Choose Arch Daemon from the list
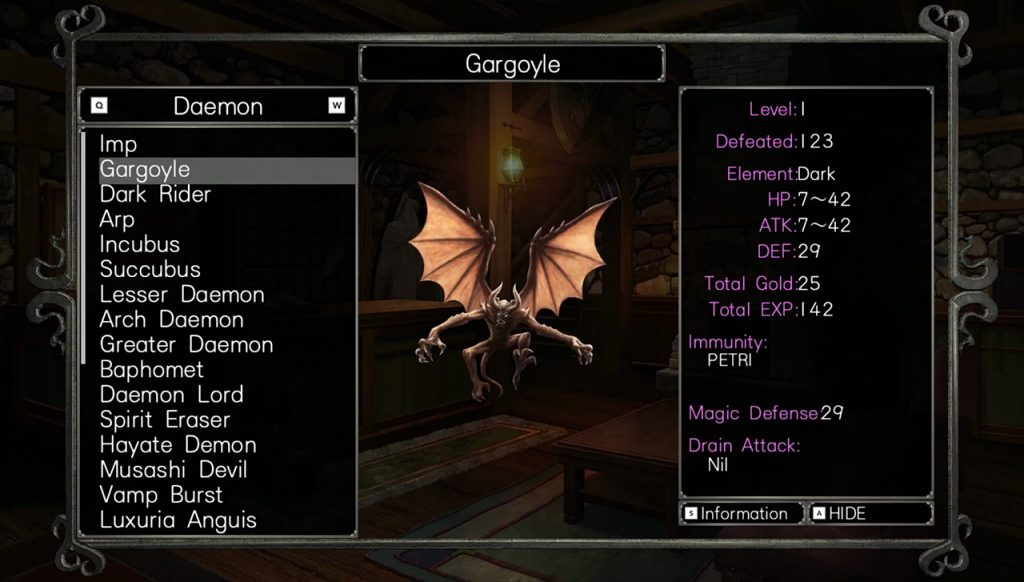The image size is (1024, 582). [172, 320]
